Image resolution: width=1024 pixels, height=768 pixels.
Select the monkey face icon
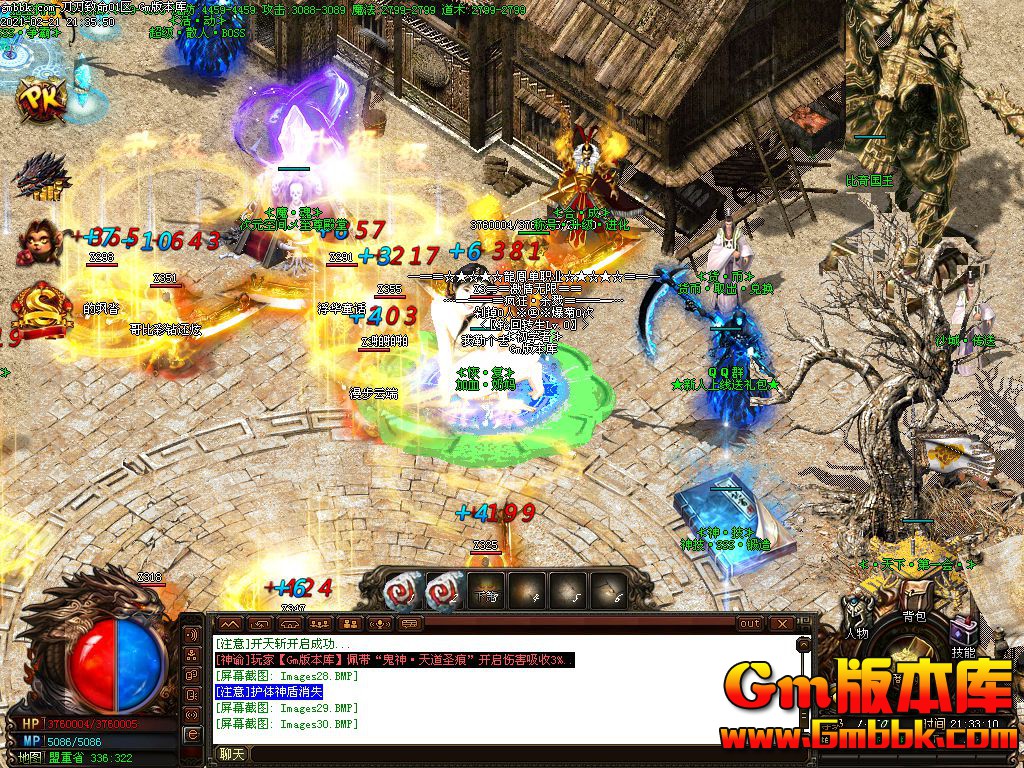[42, 240]
